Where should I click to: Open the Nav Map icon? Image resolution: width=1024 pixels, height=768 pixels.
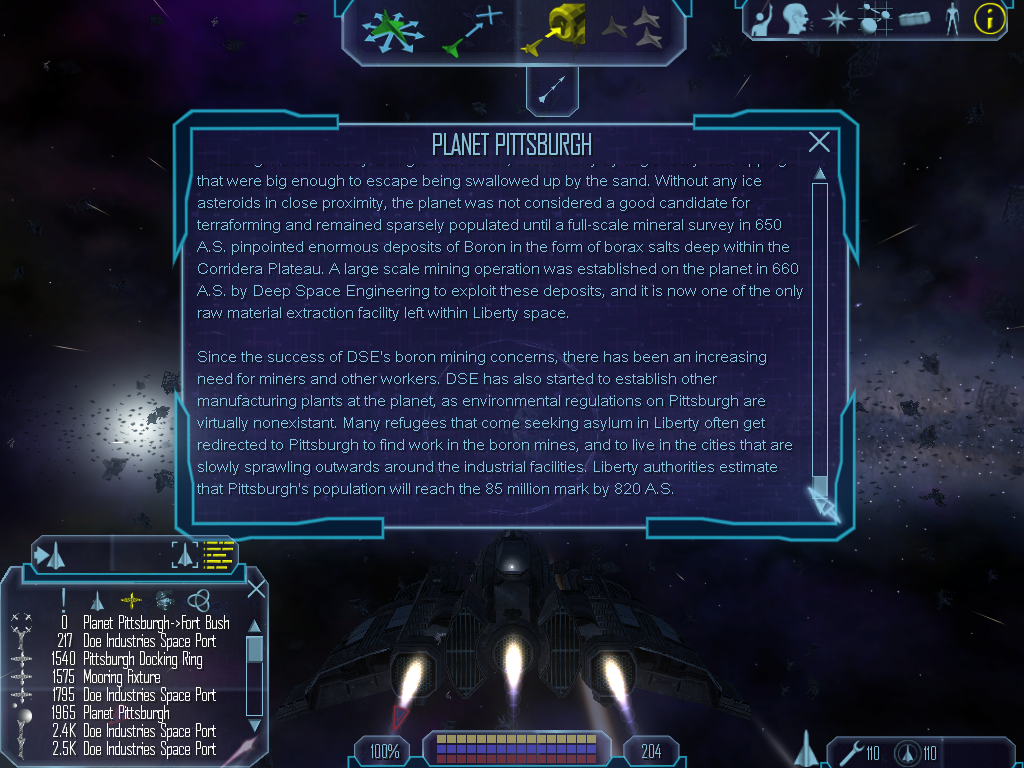[x=873, y=18]
